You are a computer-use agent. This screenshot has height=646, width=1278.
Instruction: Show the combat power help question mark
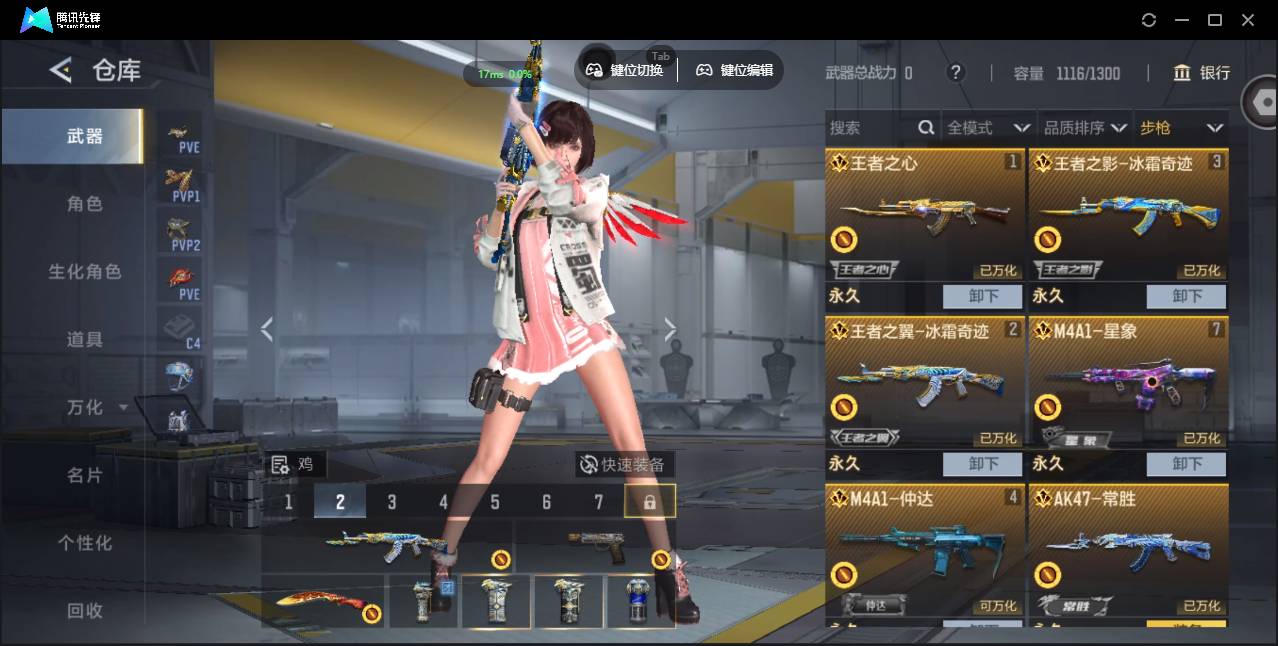[x=956, y=72]
